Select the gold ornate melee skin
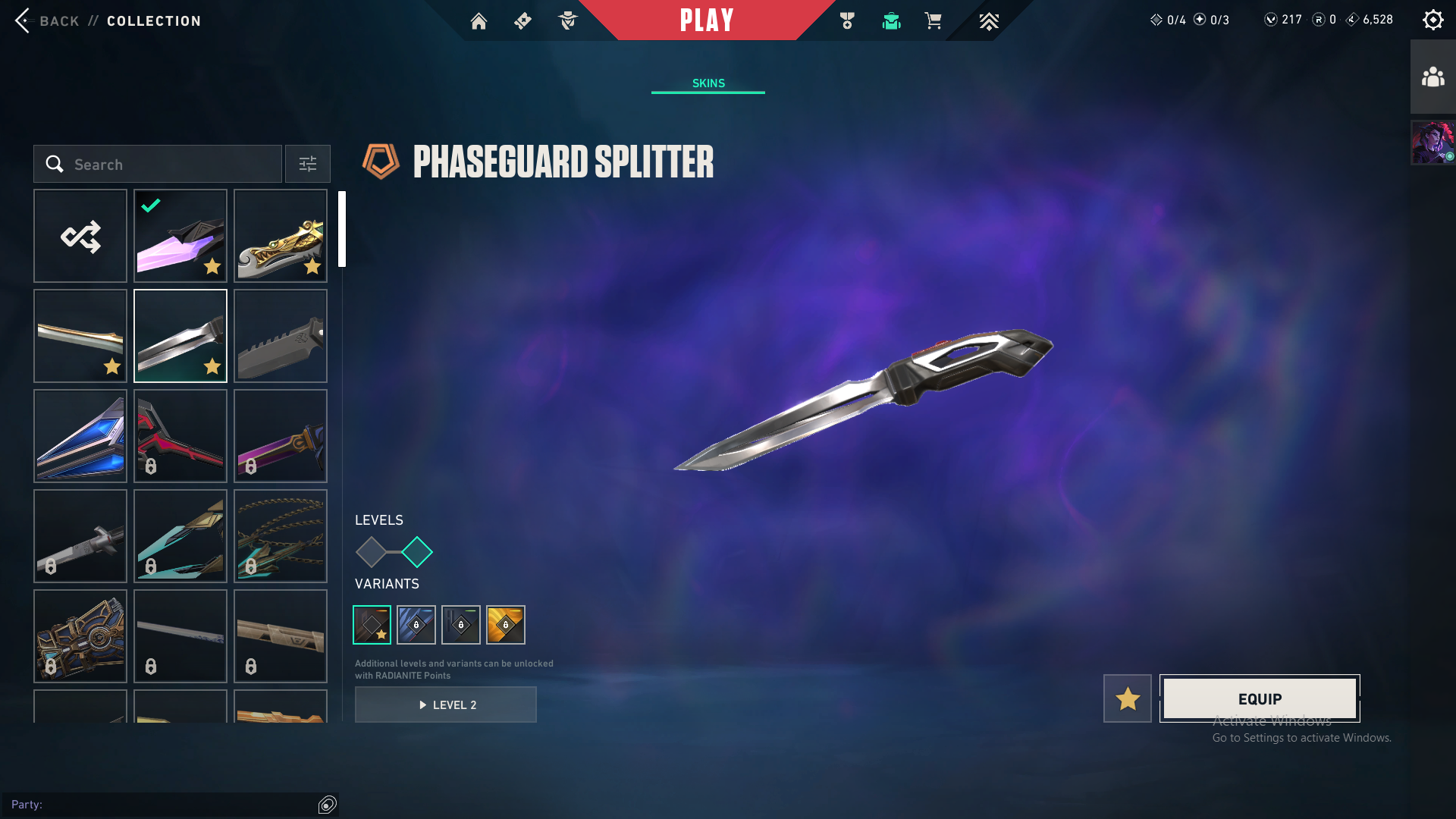The width and height of the screenshot is (1456, 819). (x=281, y=236)
